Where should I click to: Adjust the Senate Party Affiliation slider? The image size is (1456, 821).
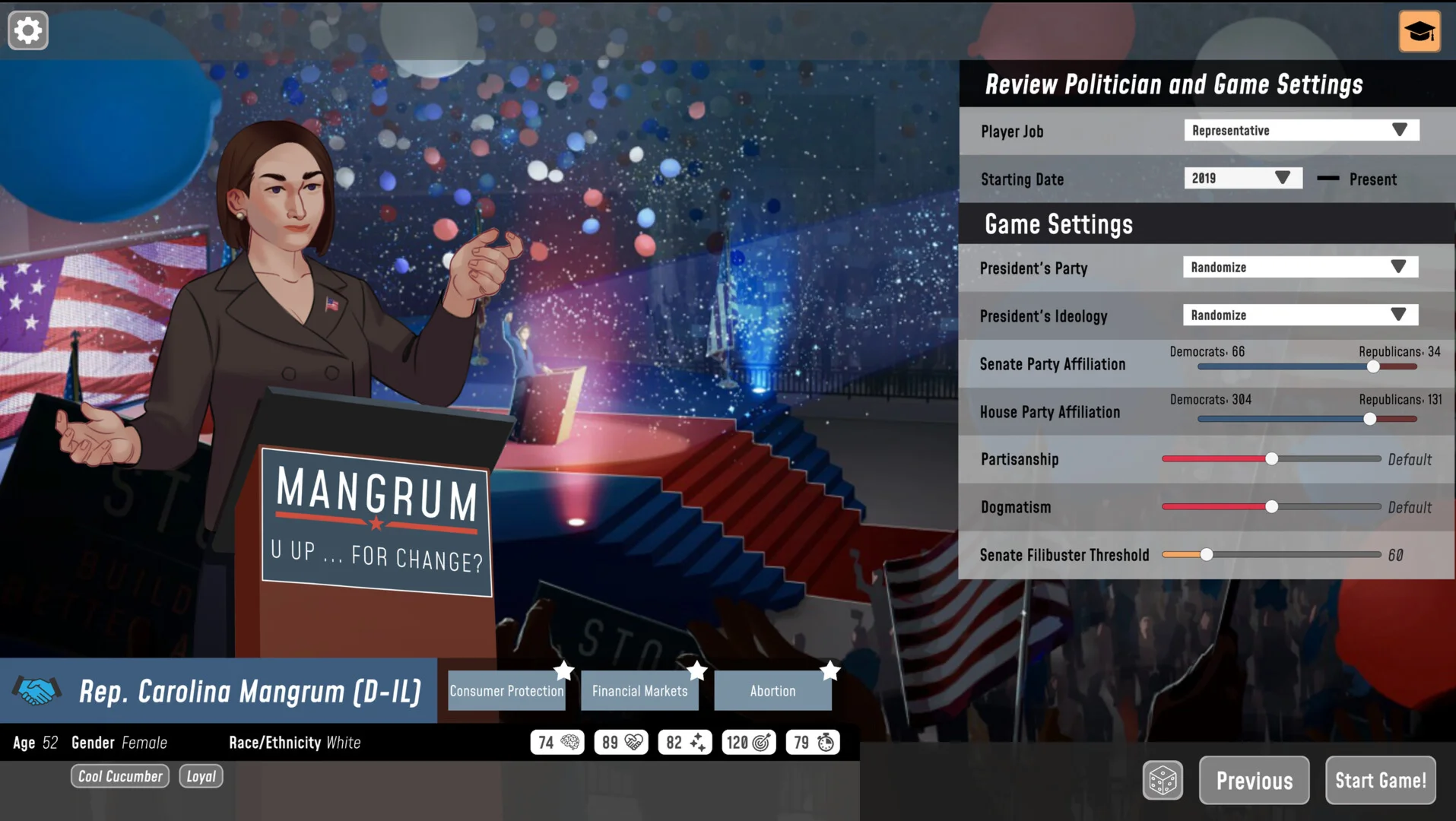[x=1373, y=367]
